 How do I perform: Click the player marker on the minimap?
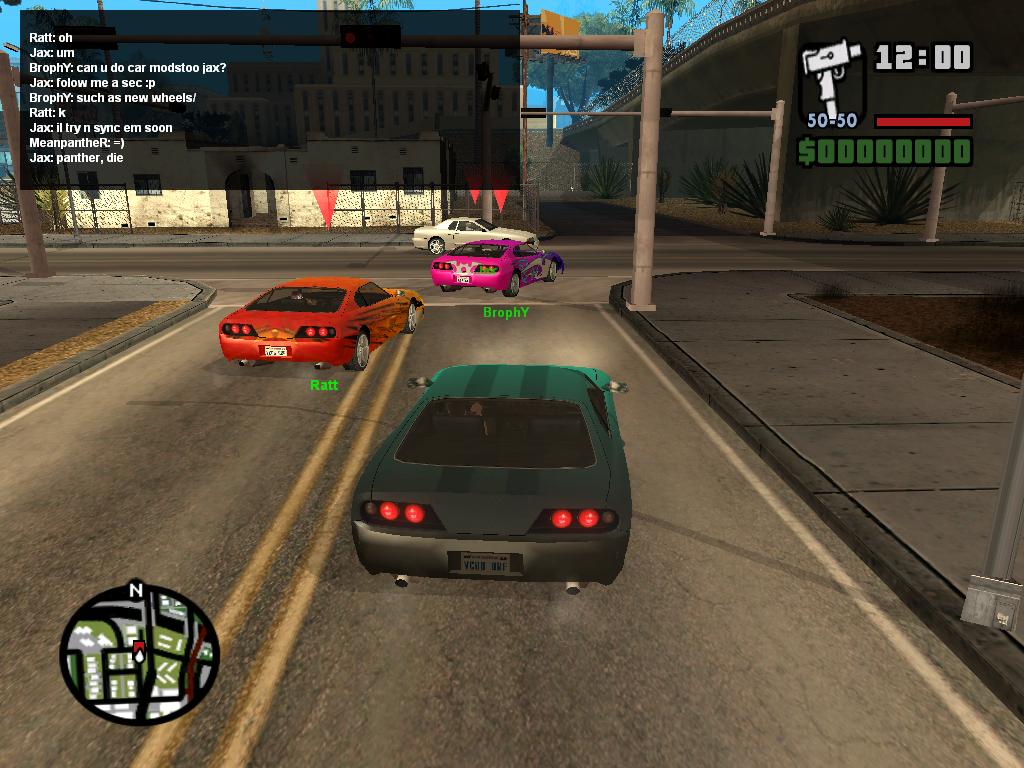[139, 652]
